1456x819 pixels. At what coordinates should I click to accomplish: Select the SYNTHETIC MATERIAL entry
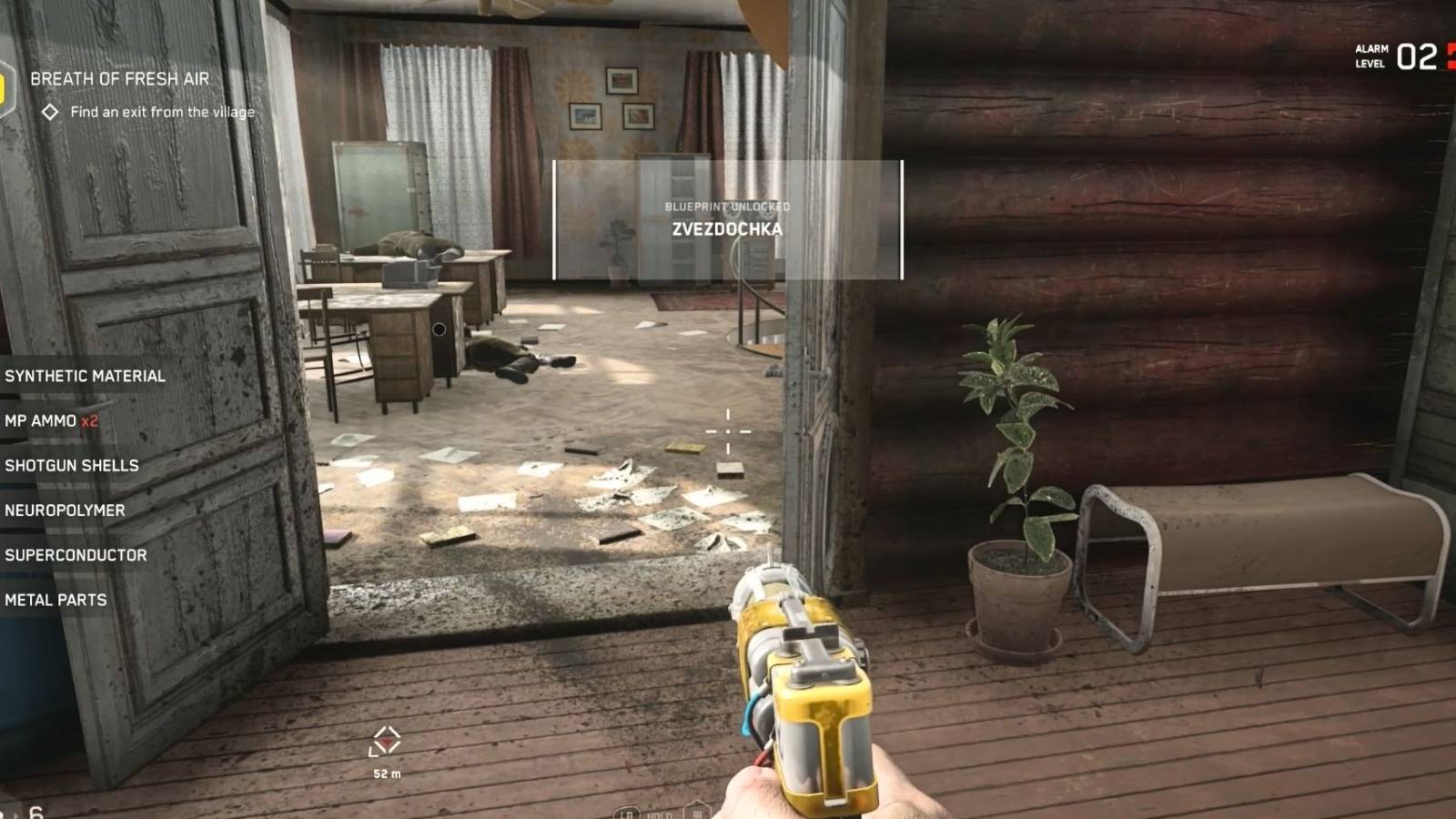tap(85, 376)
